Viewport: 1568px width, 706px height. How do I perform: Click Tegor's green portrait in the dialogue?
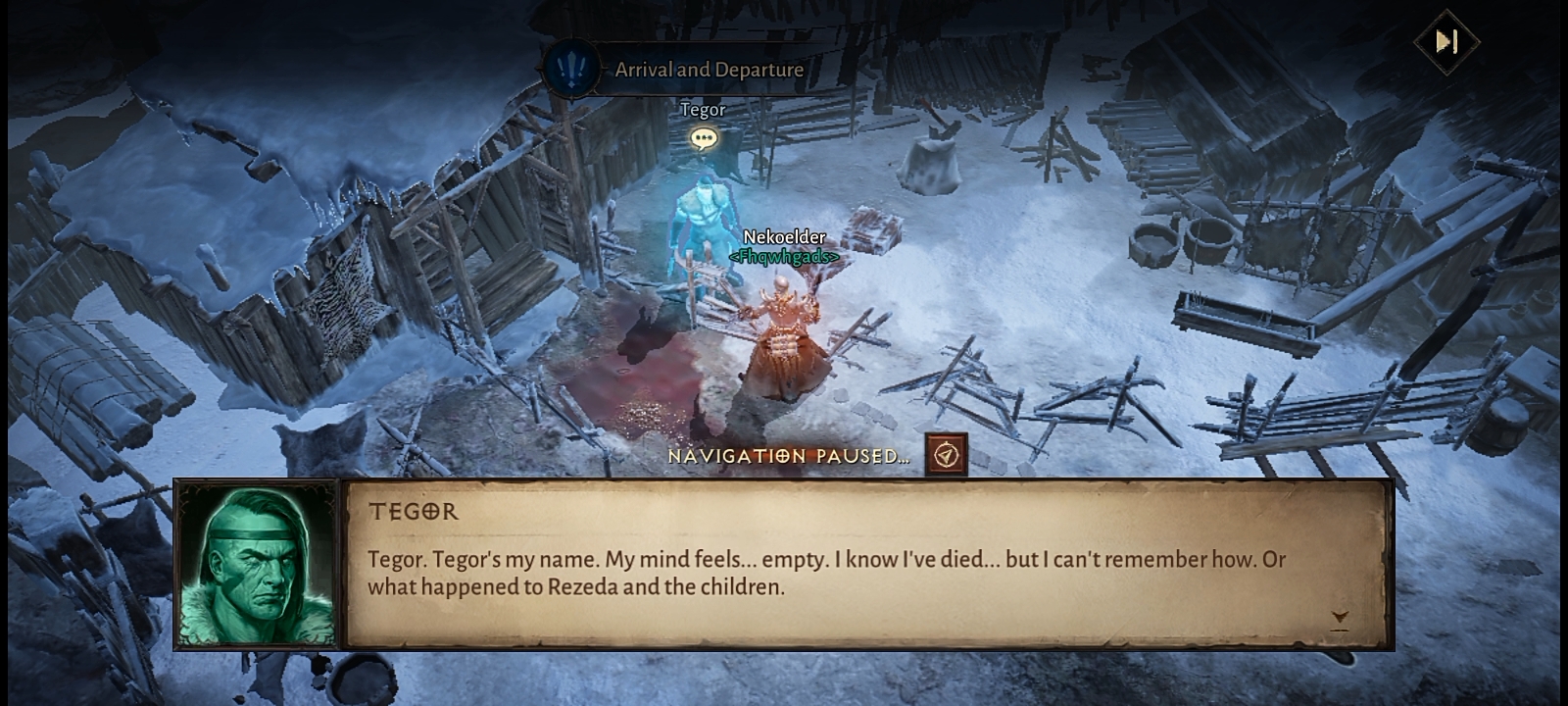257,565
